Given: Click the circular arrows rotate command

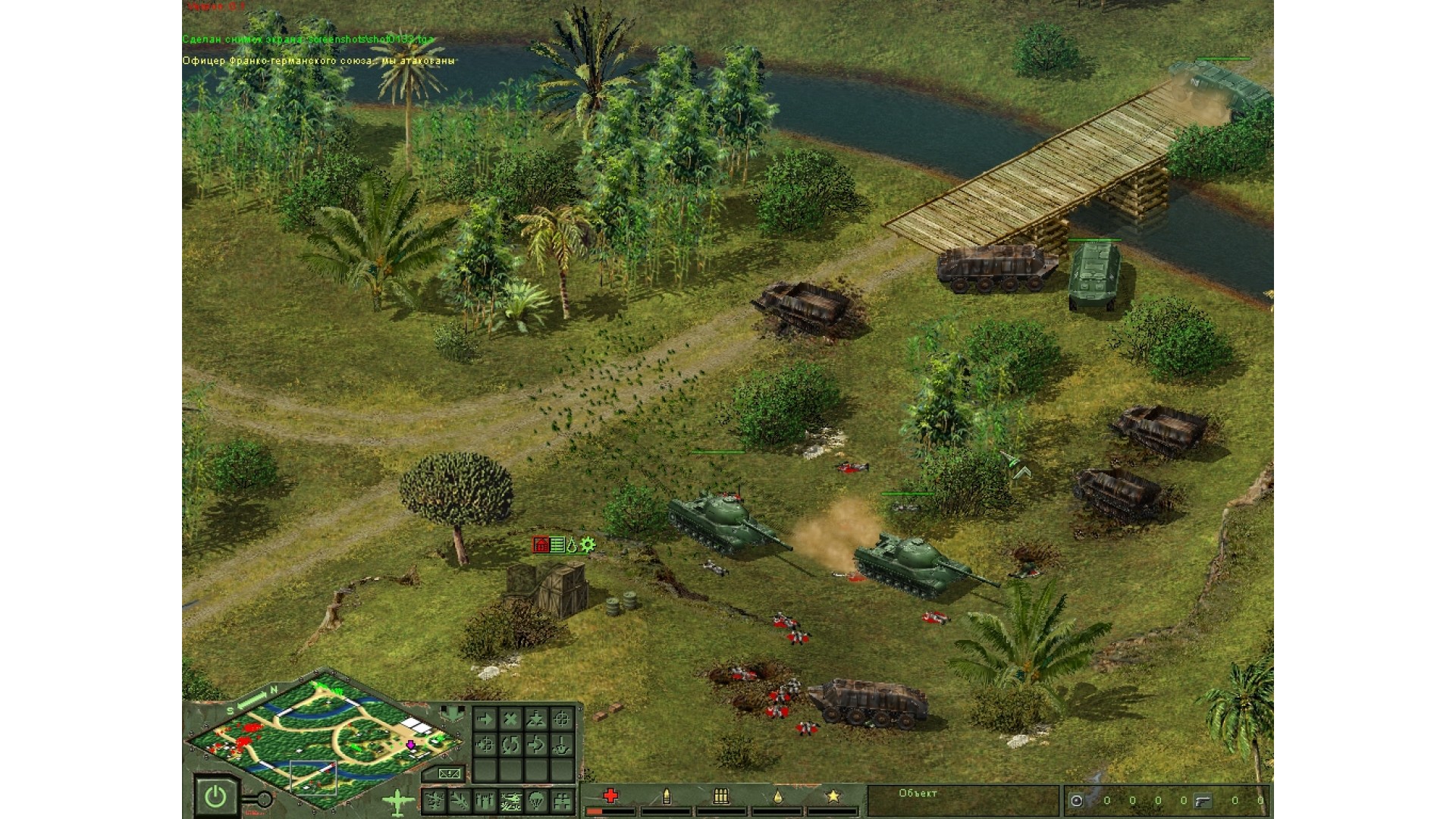Looking at the screenshot, I should [510, 745].
